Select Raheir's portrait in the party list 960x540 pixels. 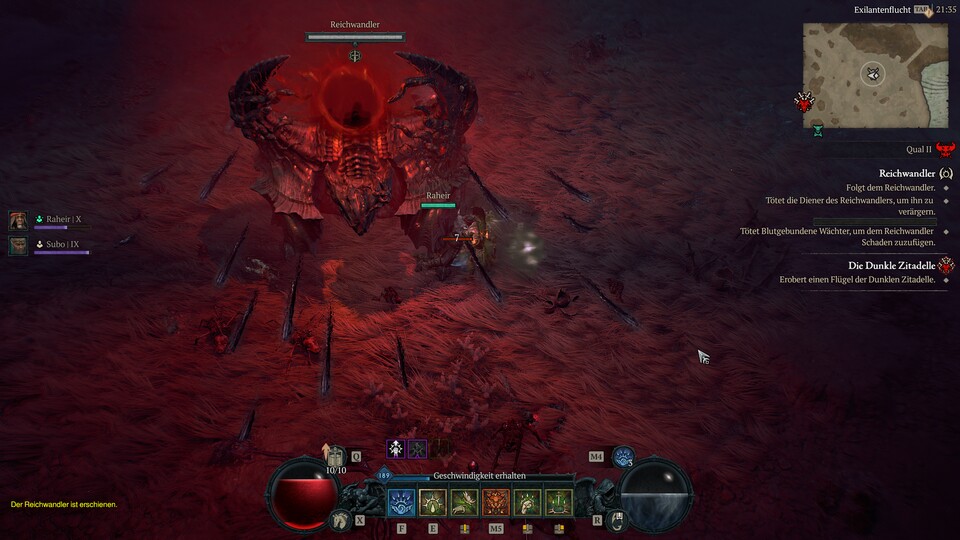coord(18,220)
